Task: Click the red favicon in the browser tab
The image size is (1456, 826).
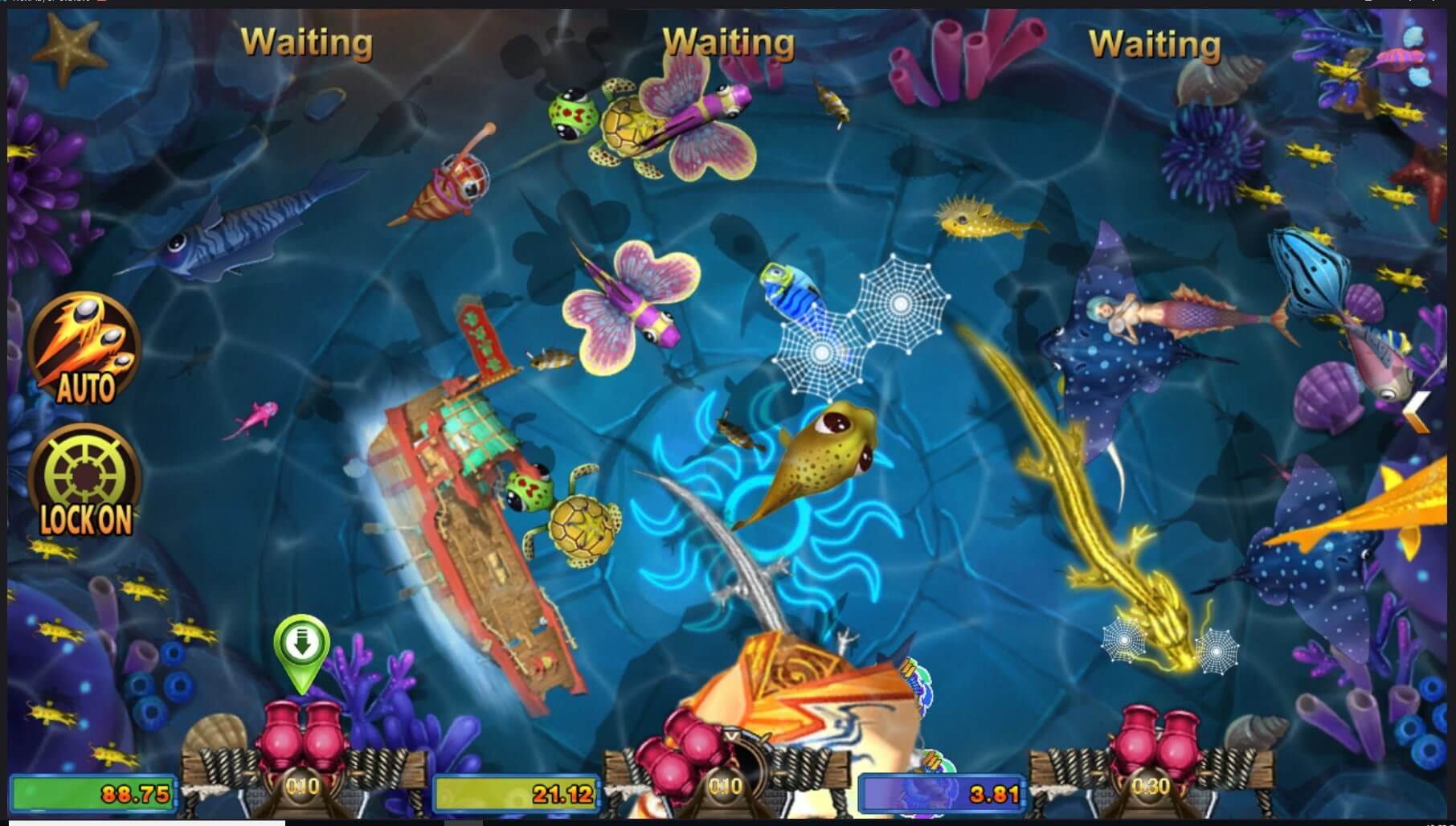Action: (101, 3)
